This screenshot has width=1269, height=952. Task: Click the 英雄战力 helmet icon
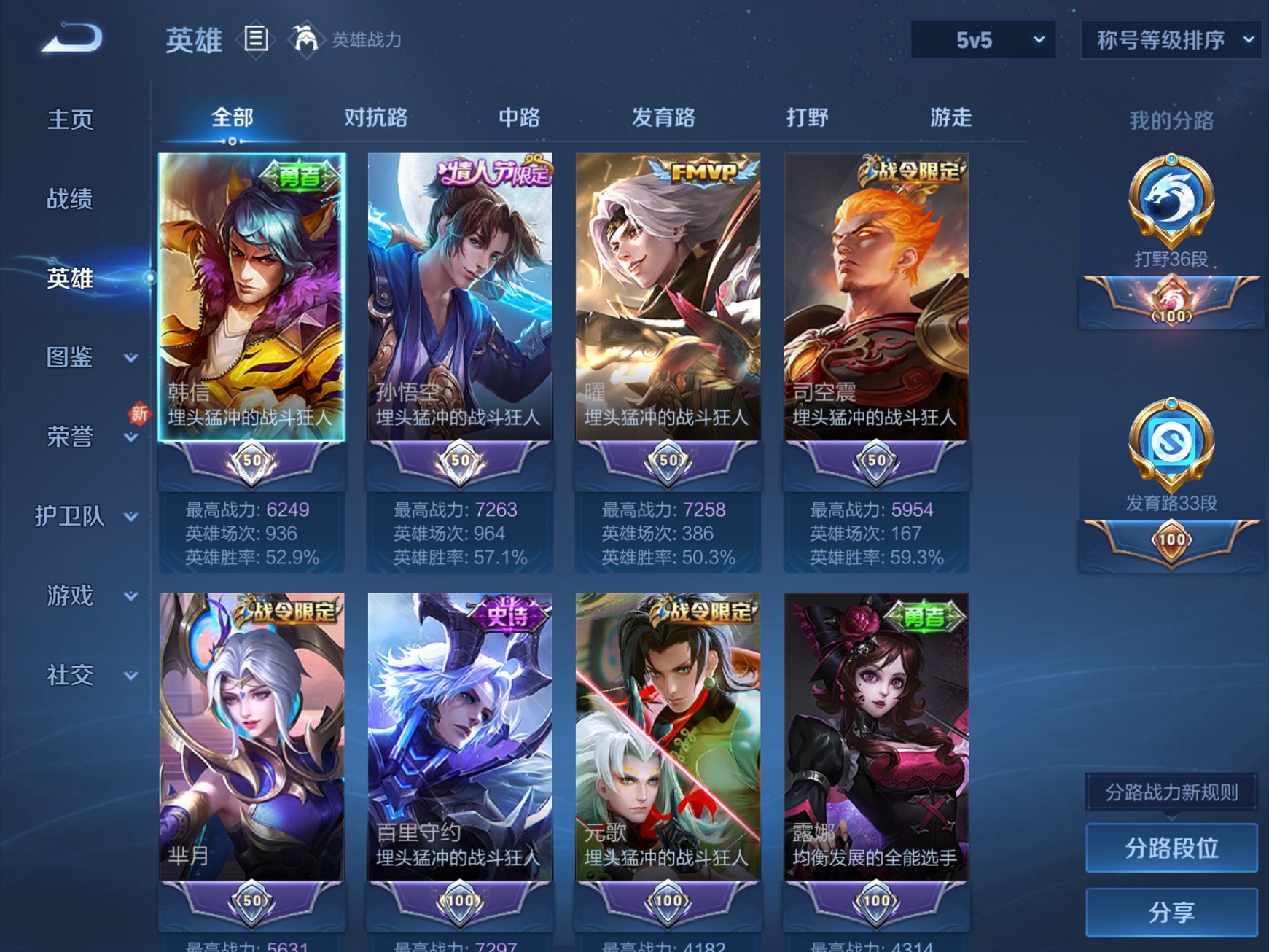pyautogui.click(x=306, y=38)
